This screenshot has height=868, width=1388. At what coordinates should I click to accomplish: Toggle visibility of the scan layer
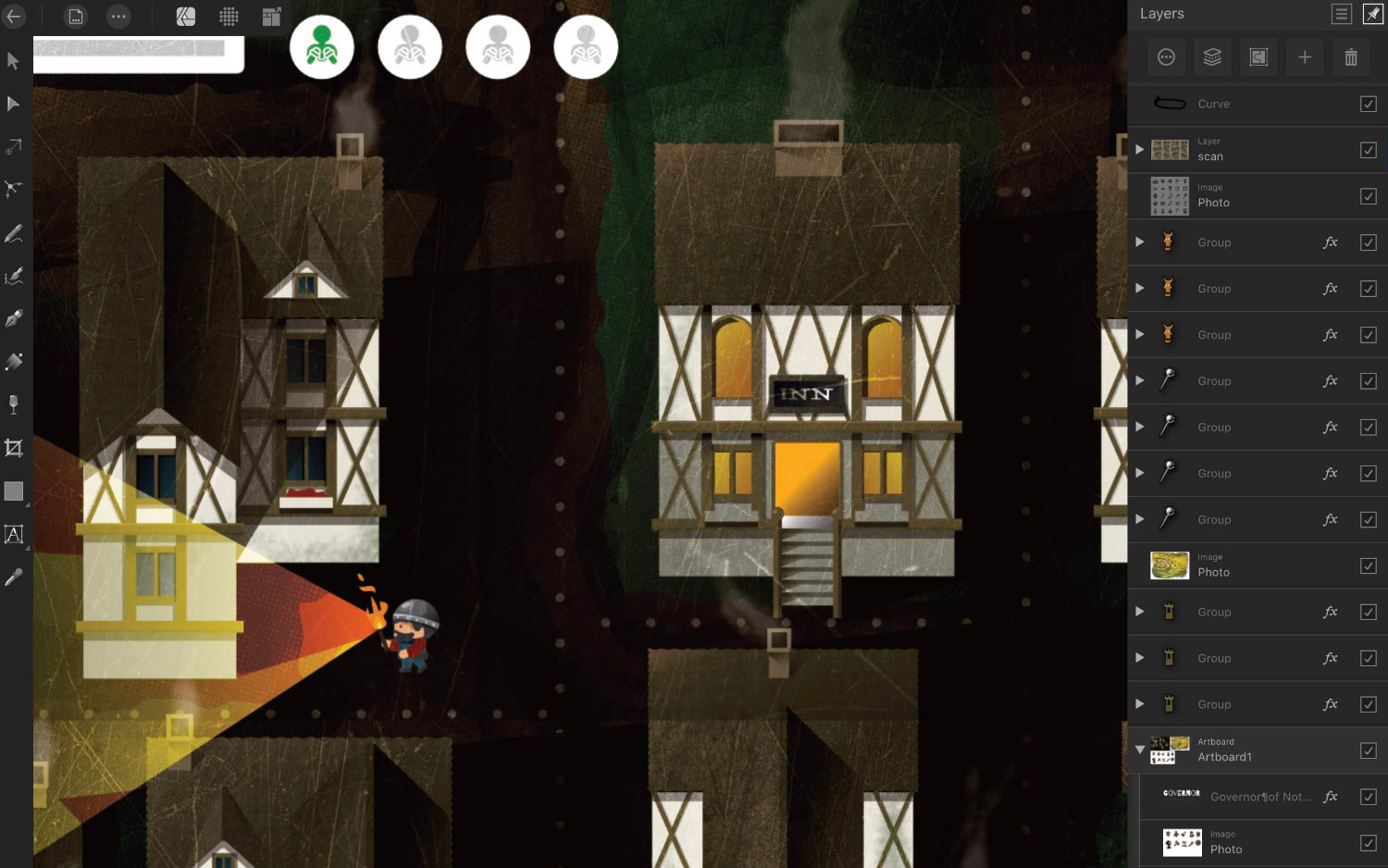pos(1369,150)
